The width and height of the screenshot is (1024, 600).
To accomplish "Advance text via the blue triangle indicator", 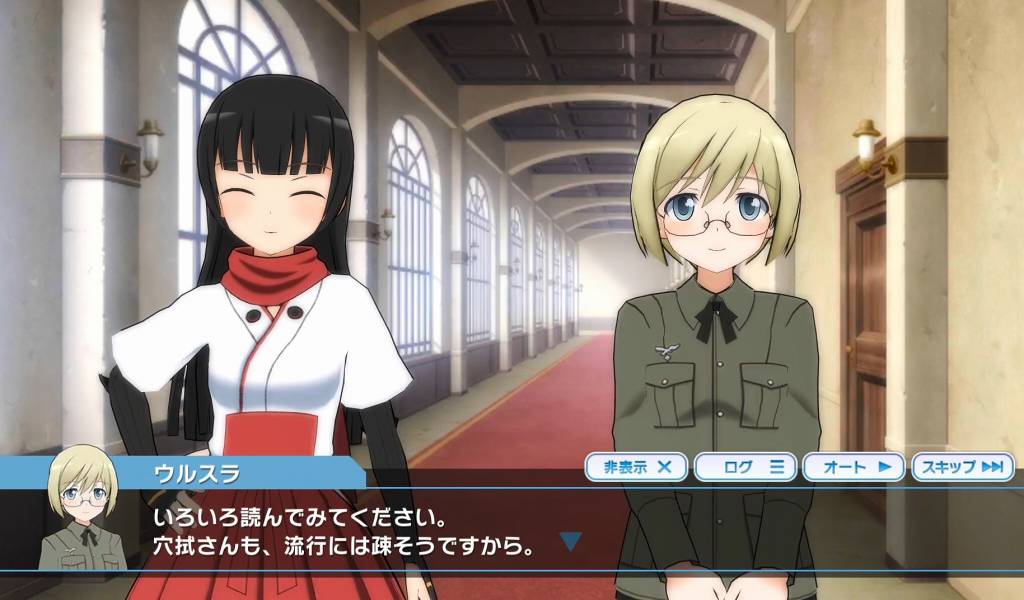I will click(570, 542).
